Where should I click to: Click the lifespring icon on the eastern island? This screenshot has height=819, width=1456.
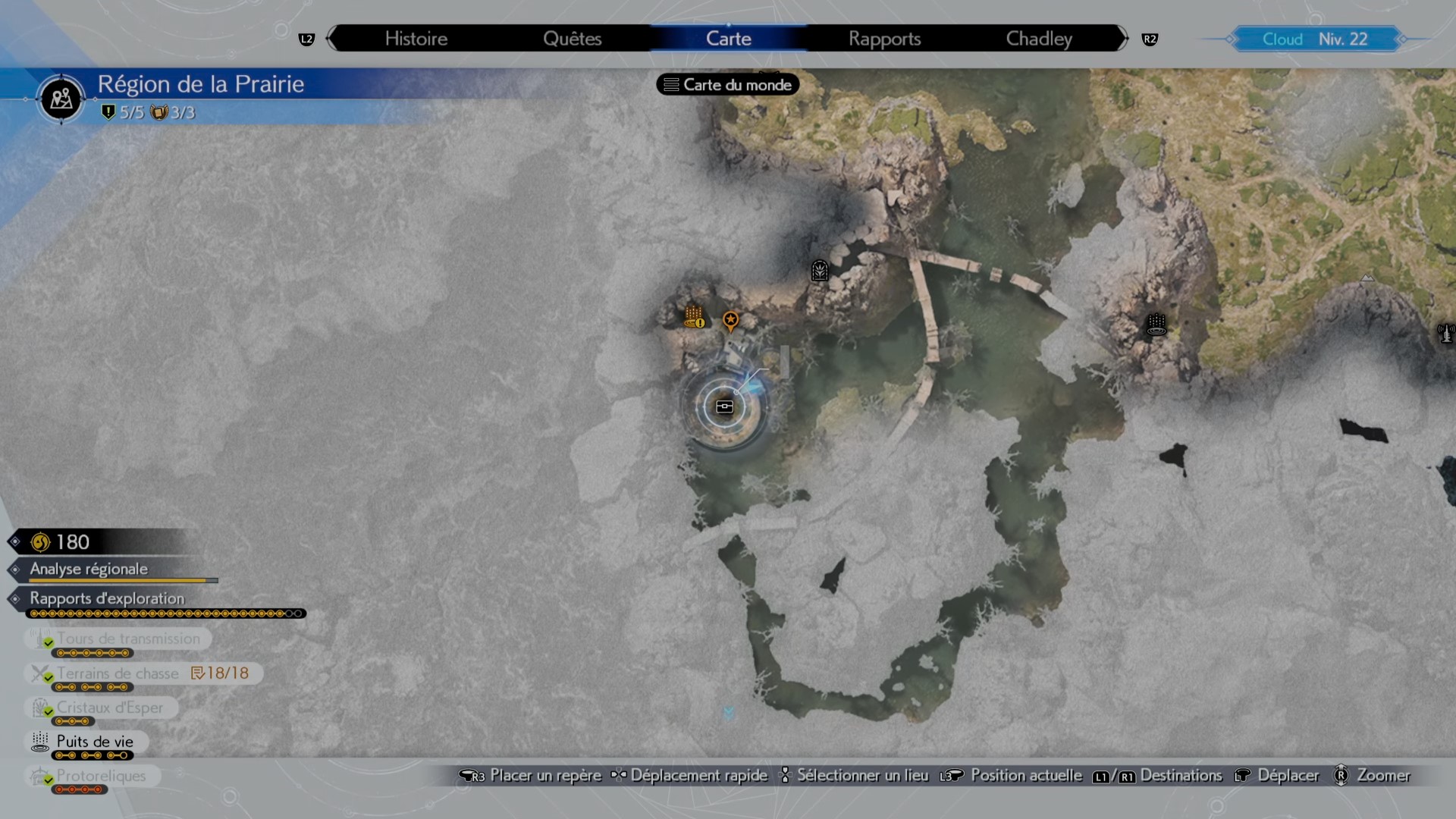[1155, 325]
